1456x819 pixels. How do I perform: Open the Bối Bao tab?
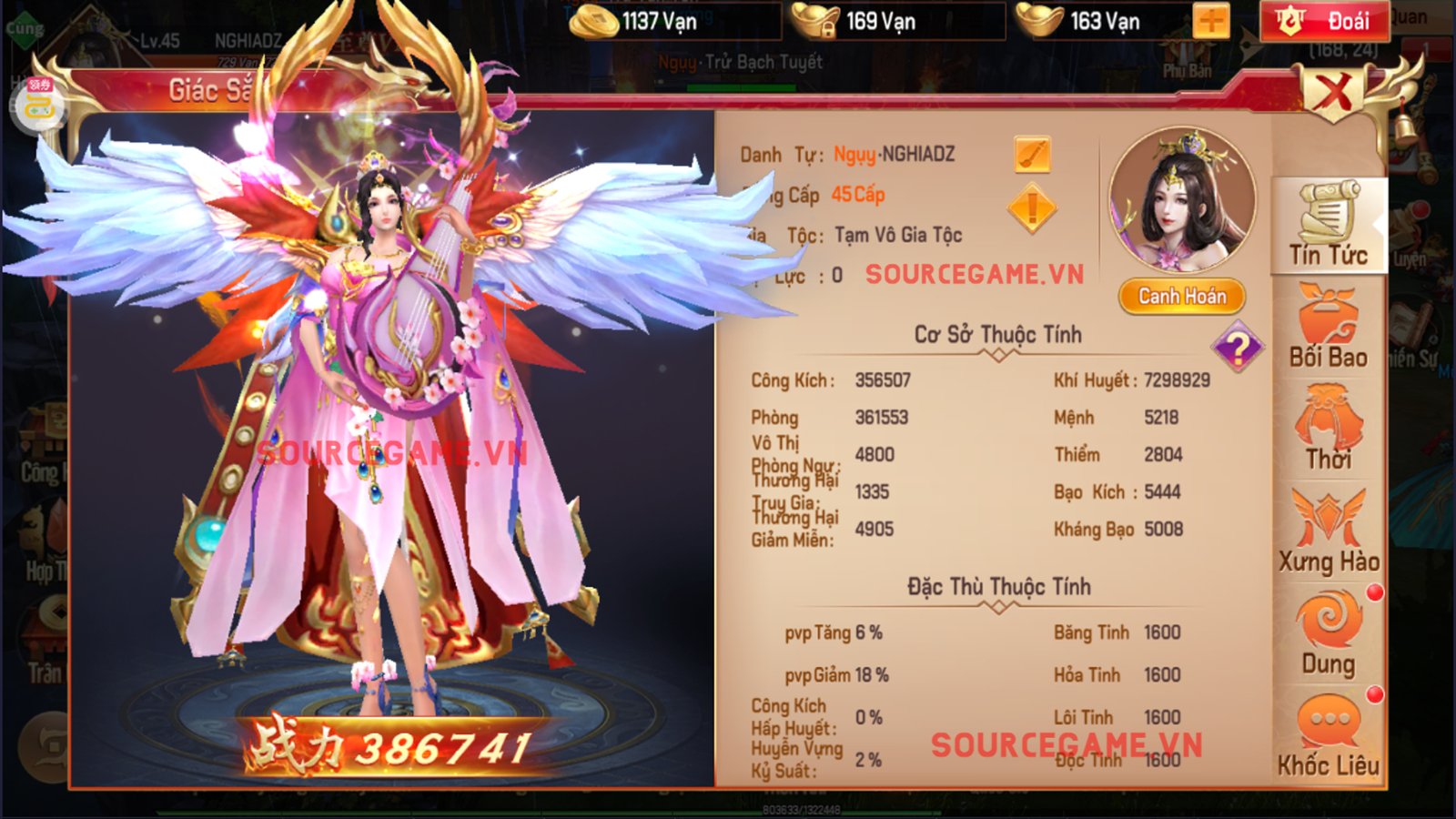pyautogui.click(x=1328, y=327)
